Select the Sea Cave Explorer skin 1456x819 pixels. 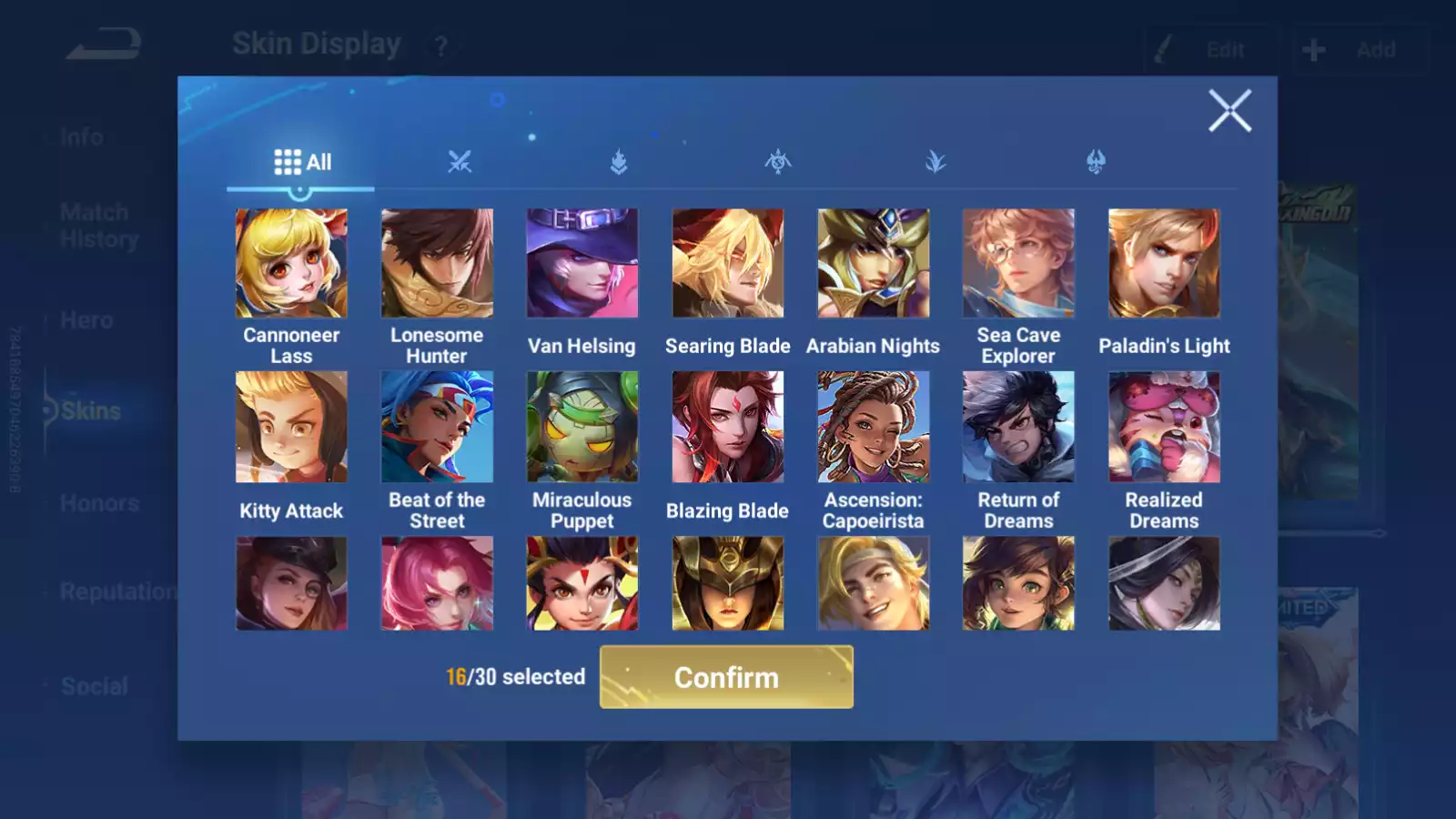point(1018,264)
